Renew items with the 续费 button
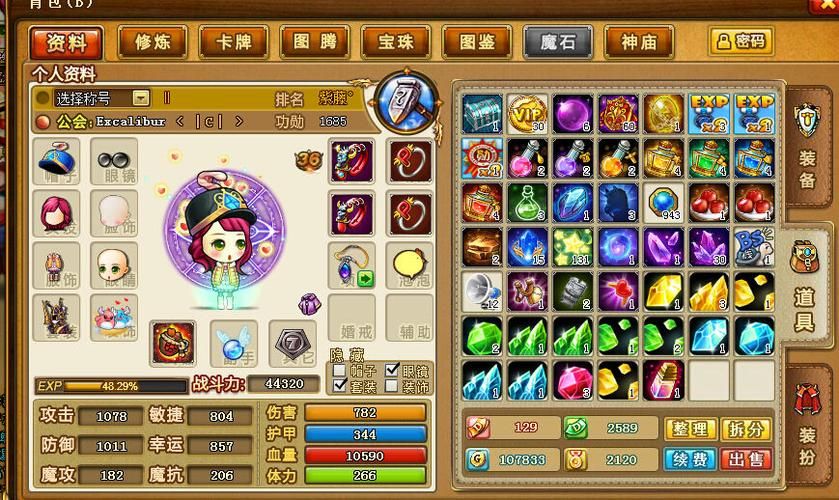Image resolution: width=839 pixels, height=500 pixels. point(691,459)
